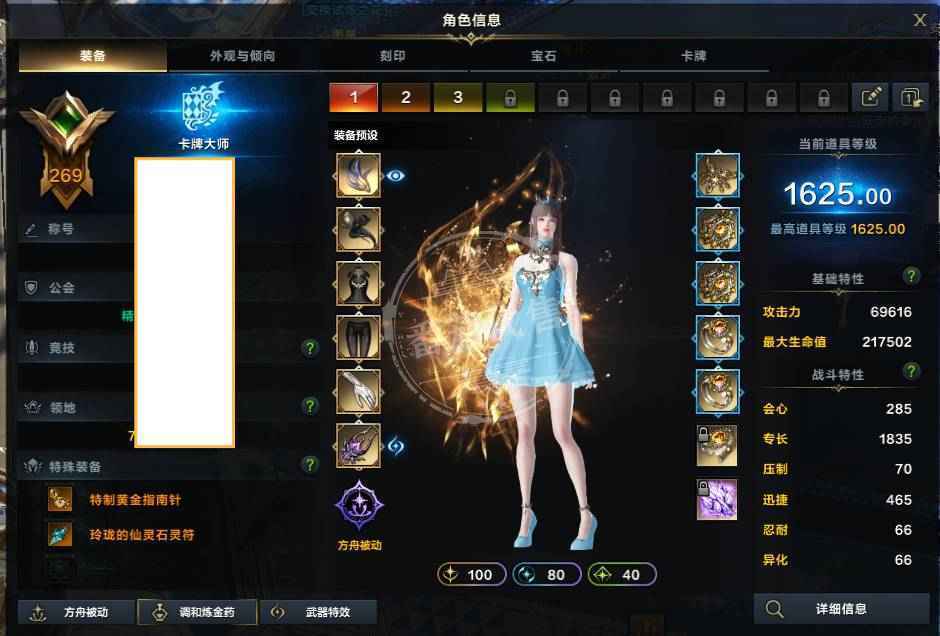Select the necklace accessory slot
The height and width of the screenshot is (636, 940).
[718, 176]
